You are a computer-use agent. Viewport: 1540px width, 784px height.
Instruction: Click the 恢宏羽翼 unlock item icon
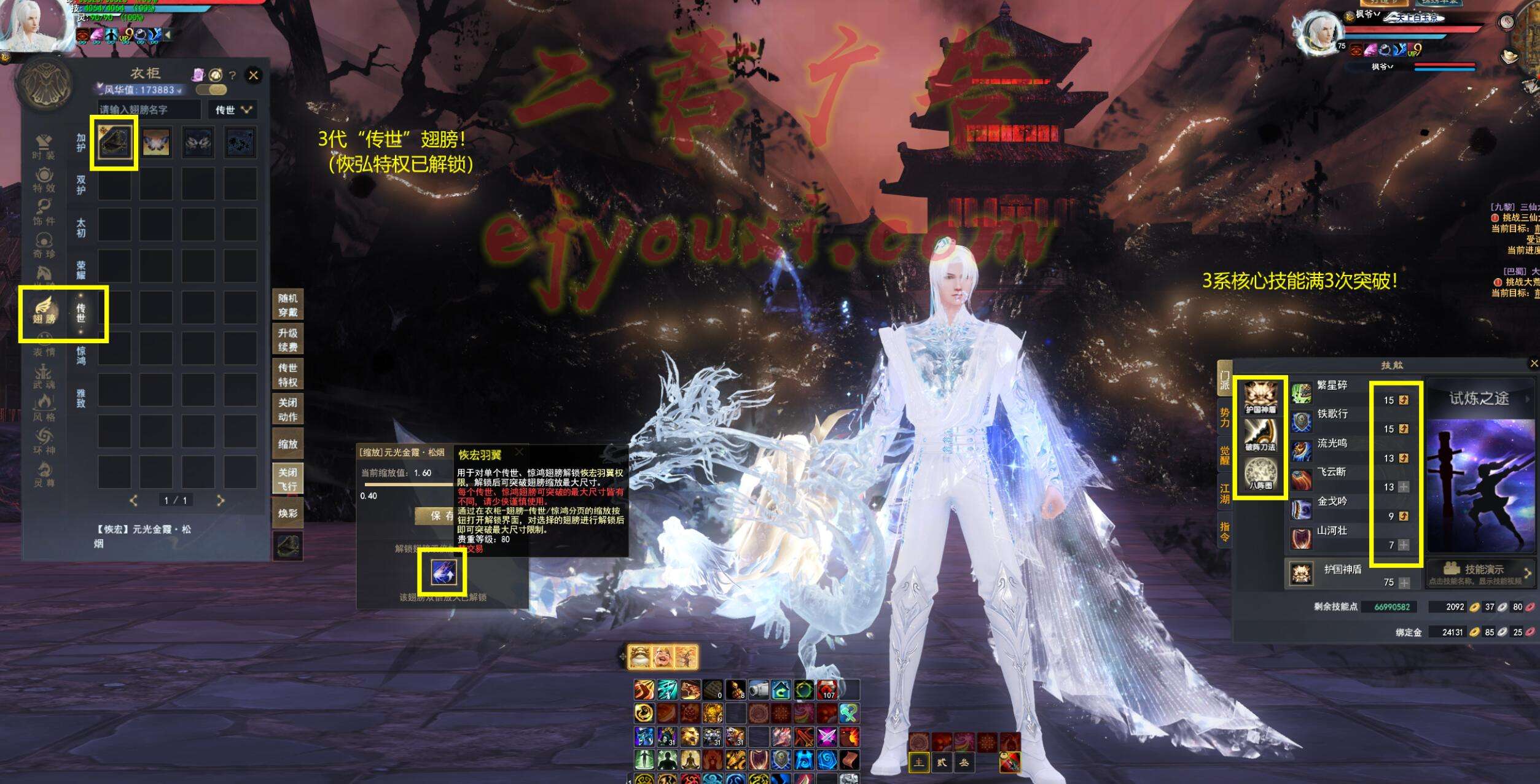coord(442,574)
